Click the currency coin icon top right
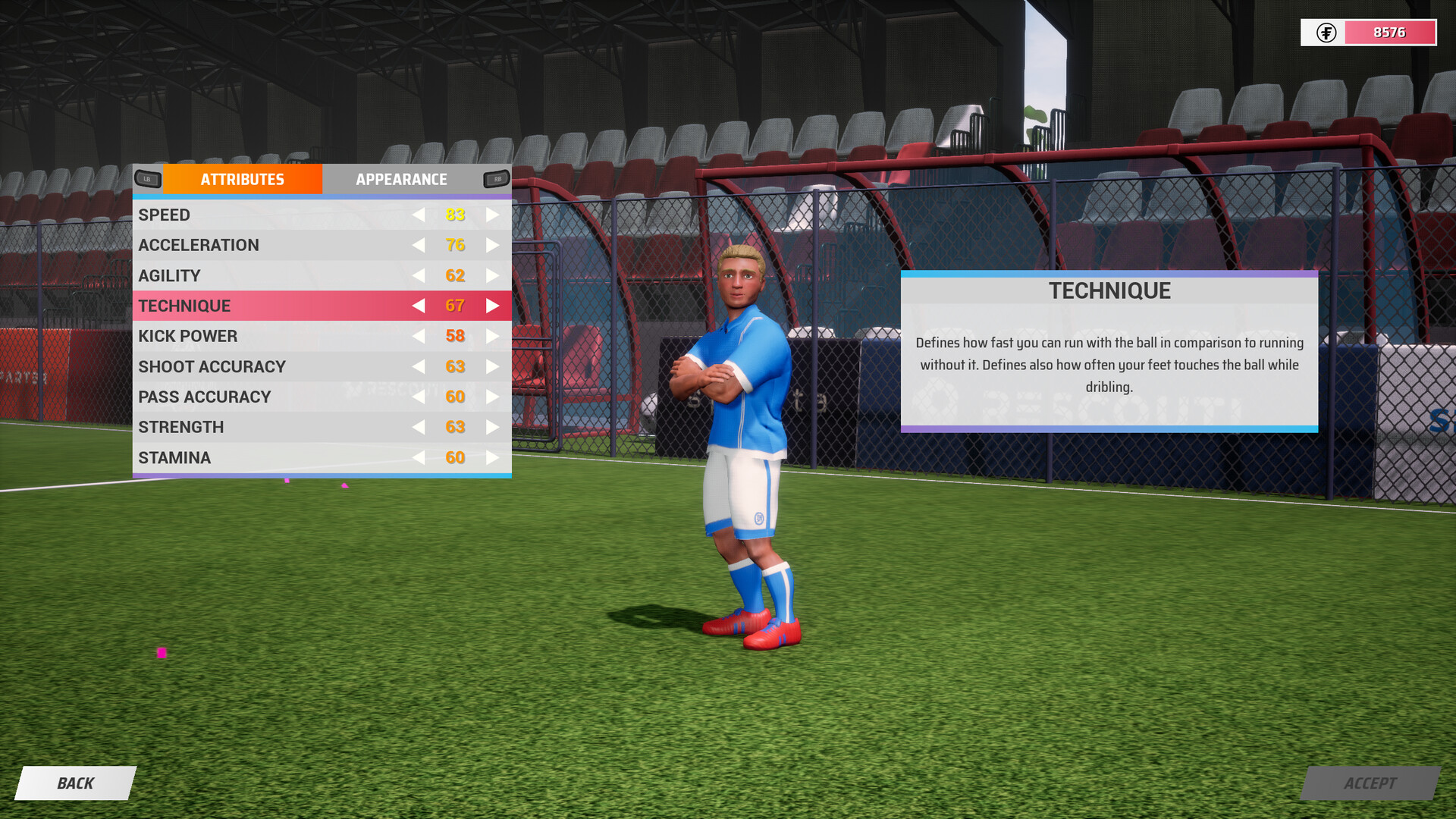 coord(1326,33)
